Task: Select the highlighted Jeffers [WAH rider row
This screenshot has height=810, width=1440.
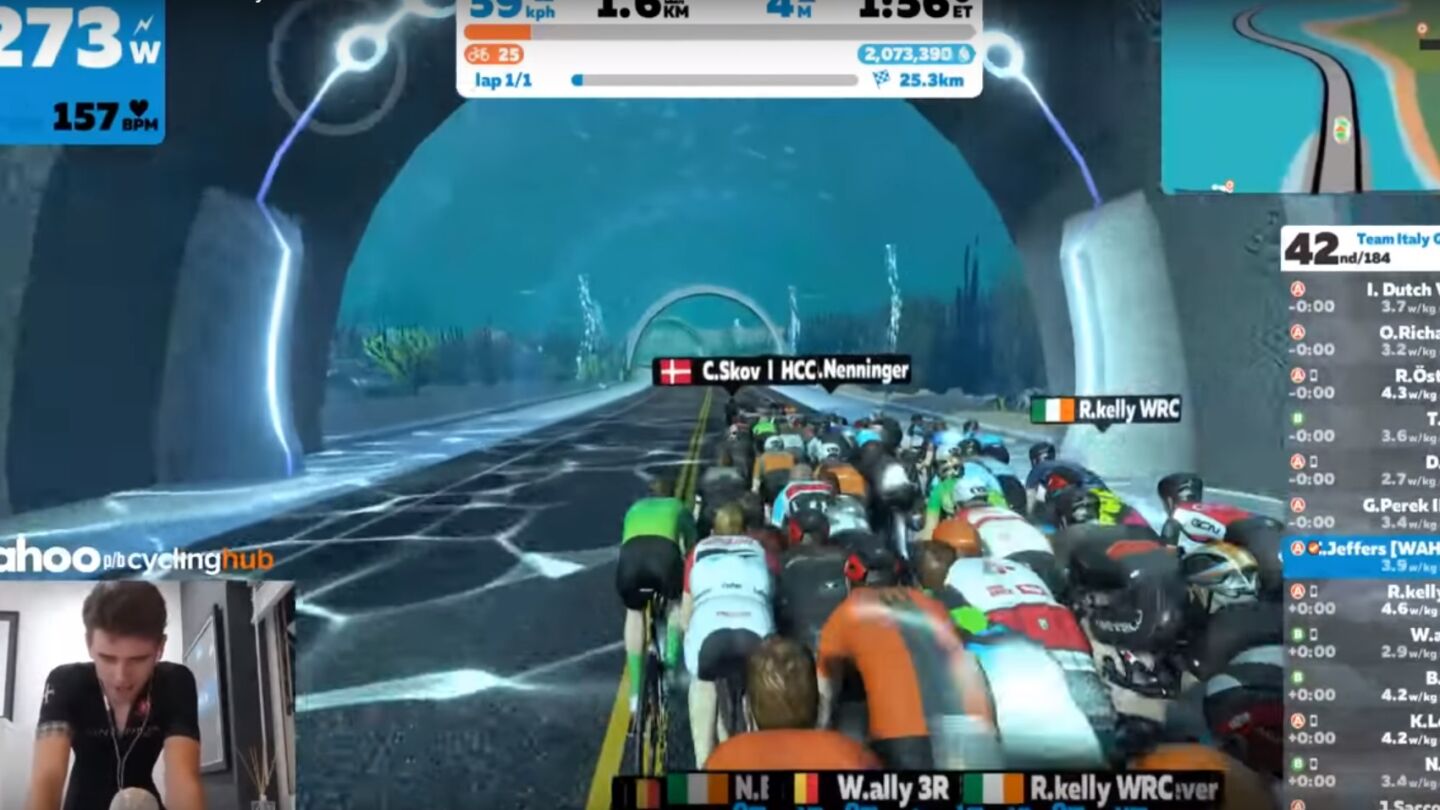Action: [1362, 557]
